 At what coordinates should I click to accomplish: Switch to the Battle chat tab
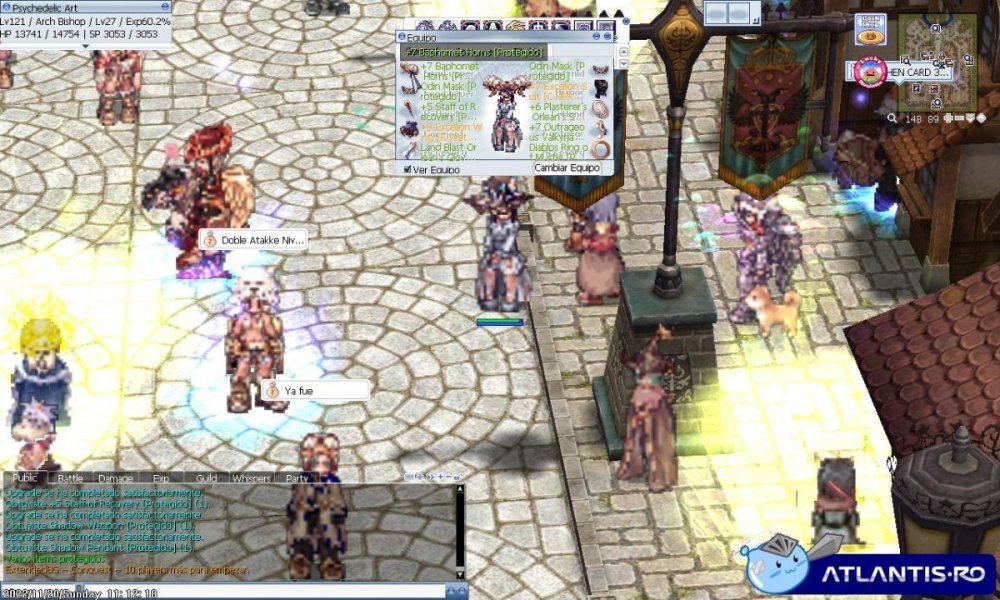click(70, 478)
